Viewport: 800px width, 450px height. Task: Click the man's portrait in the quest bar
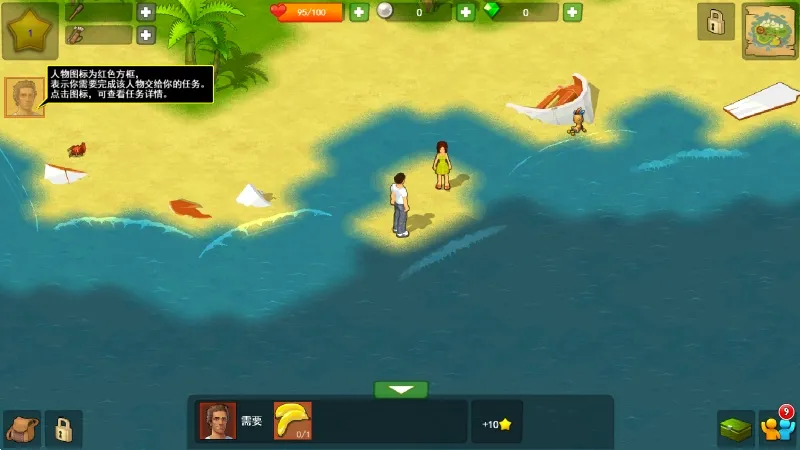(218, 421)
